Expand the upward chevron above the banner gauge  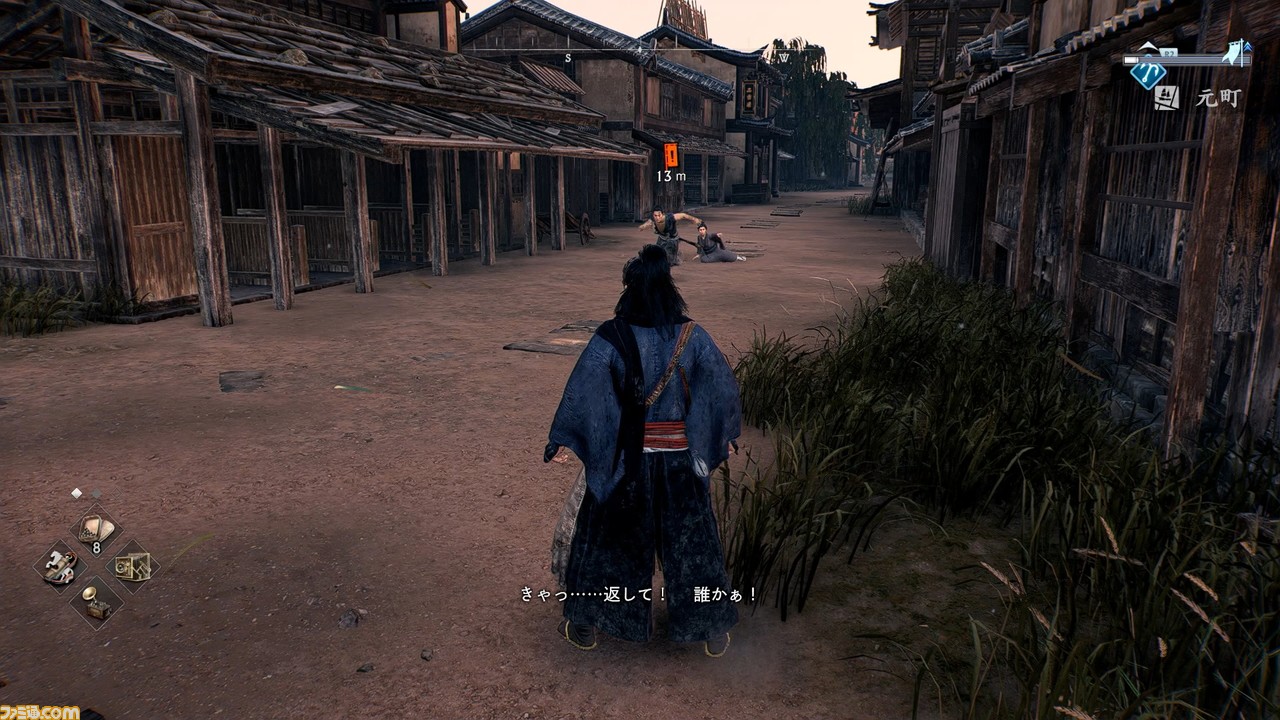[1148, 45]
